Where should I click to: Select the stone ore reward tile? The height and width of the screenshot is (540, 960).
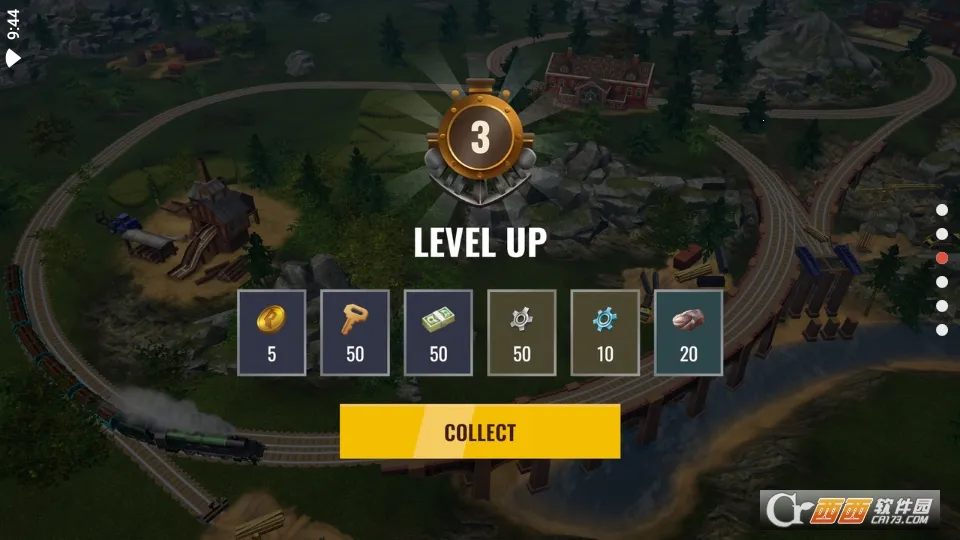tap(688, 333)
